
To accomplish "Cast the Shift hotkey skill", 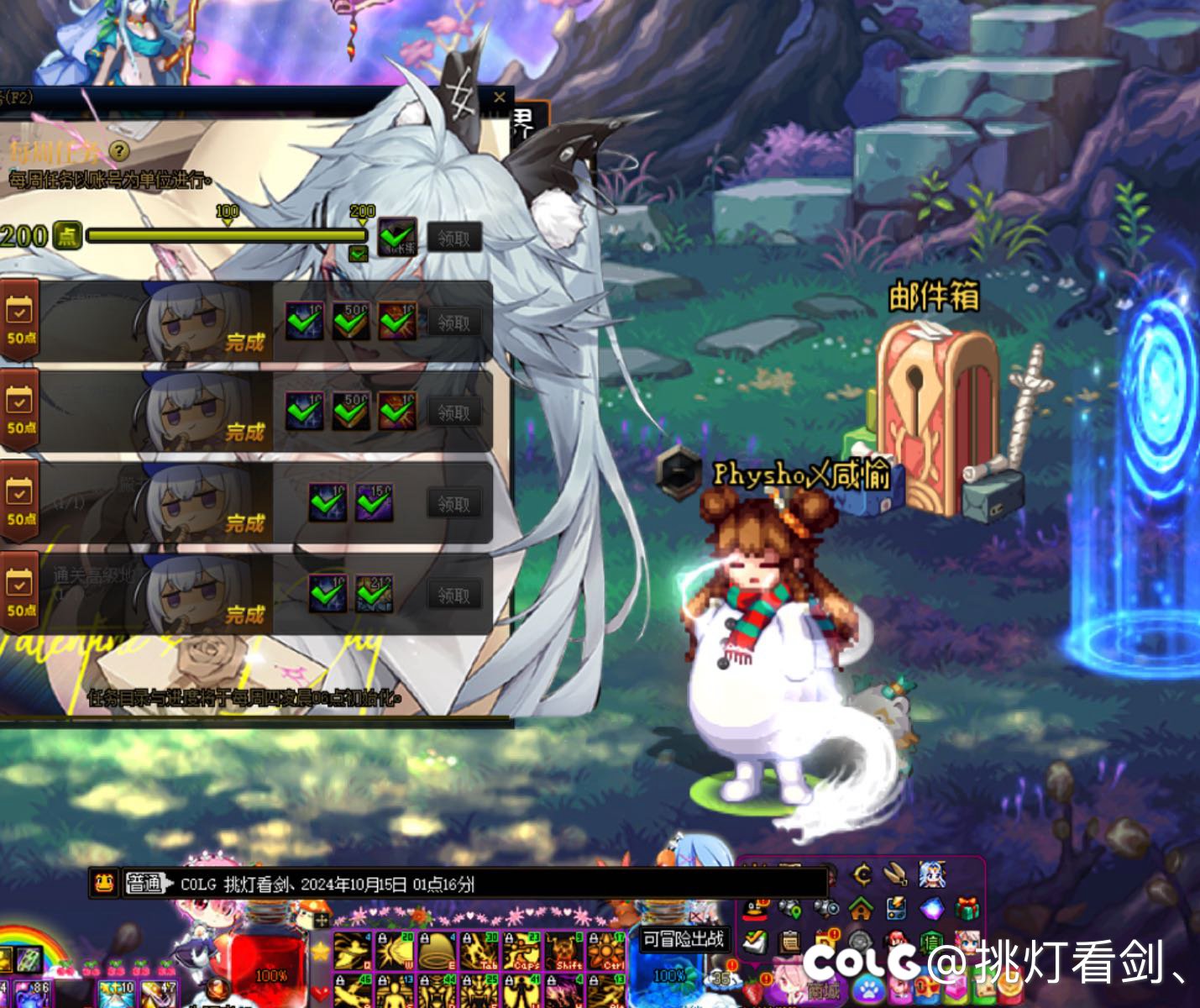I will point(563,950).
